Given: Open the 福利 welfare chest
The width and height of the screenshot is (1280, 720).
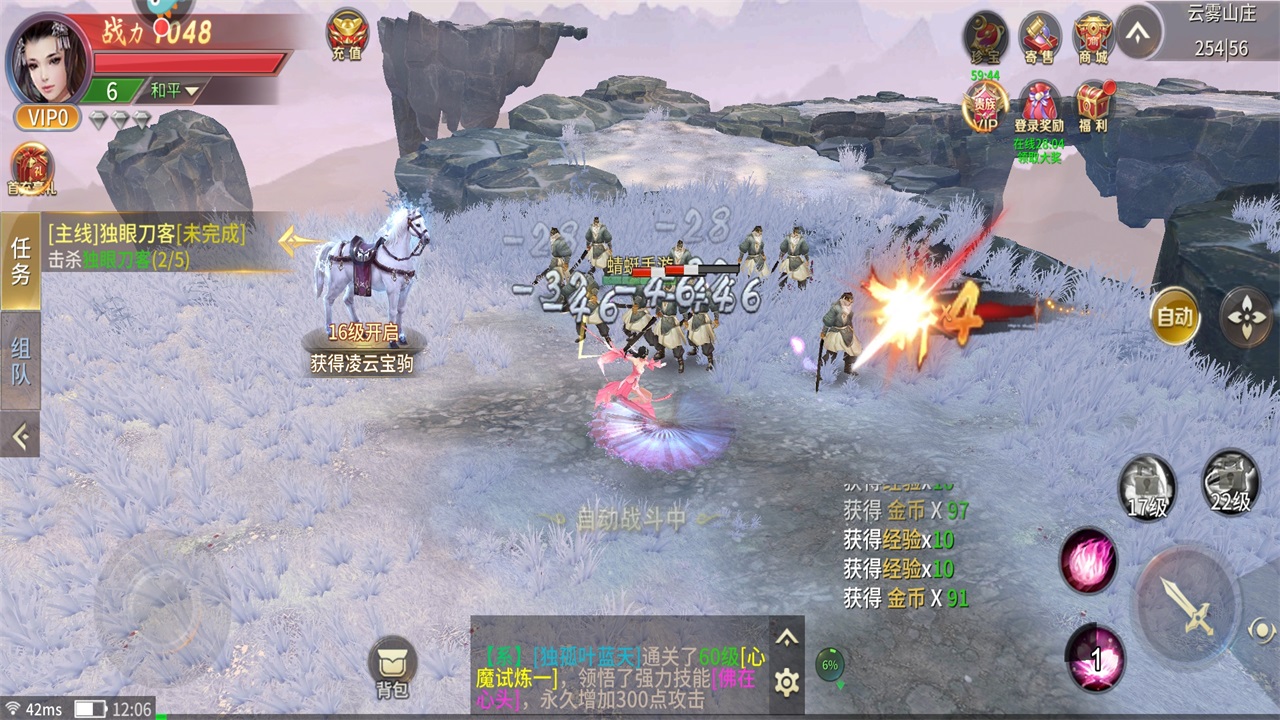Looking at the screenshot, I should [x=1094, y=107].
